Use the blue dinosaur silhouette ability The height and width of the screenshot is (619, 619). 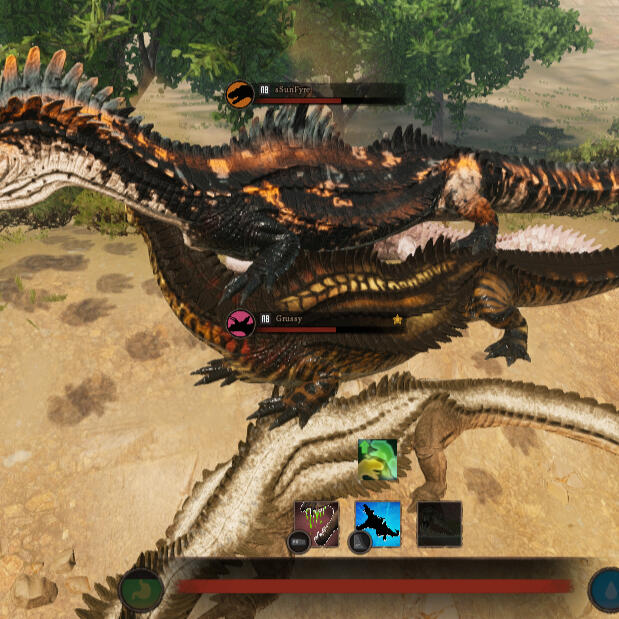pos(378,523)
